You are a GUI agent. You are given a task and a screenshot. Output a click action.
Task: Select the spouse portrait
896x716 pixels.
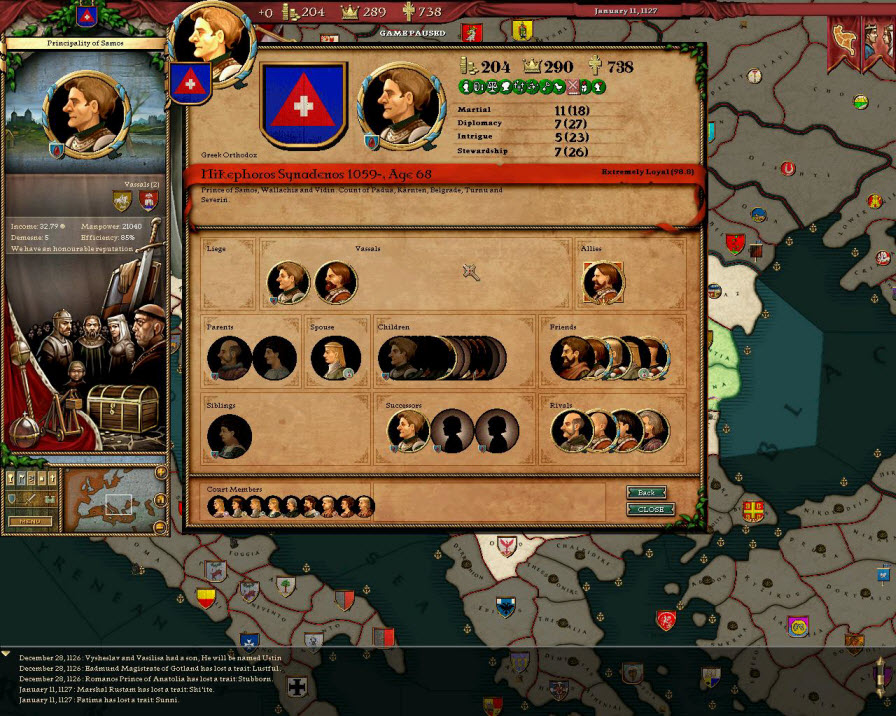[334, 358]
